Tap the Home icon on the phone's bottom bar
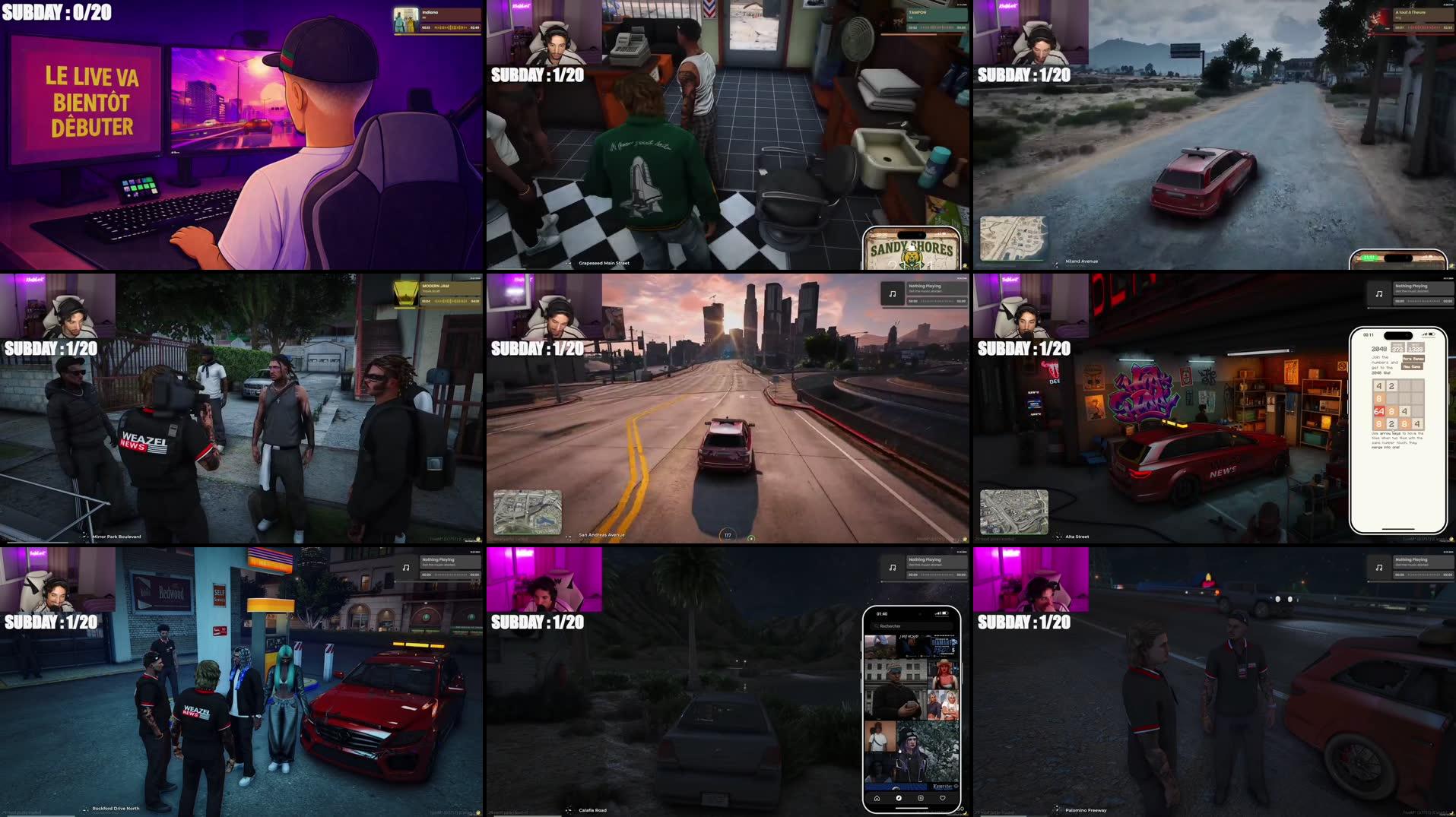The width and height of the screenshot is (1456, 817). click(x=877, y=798)
